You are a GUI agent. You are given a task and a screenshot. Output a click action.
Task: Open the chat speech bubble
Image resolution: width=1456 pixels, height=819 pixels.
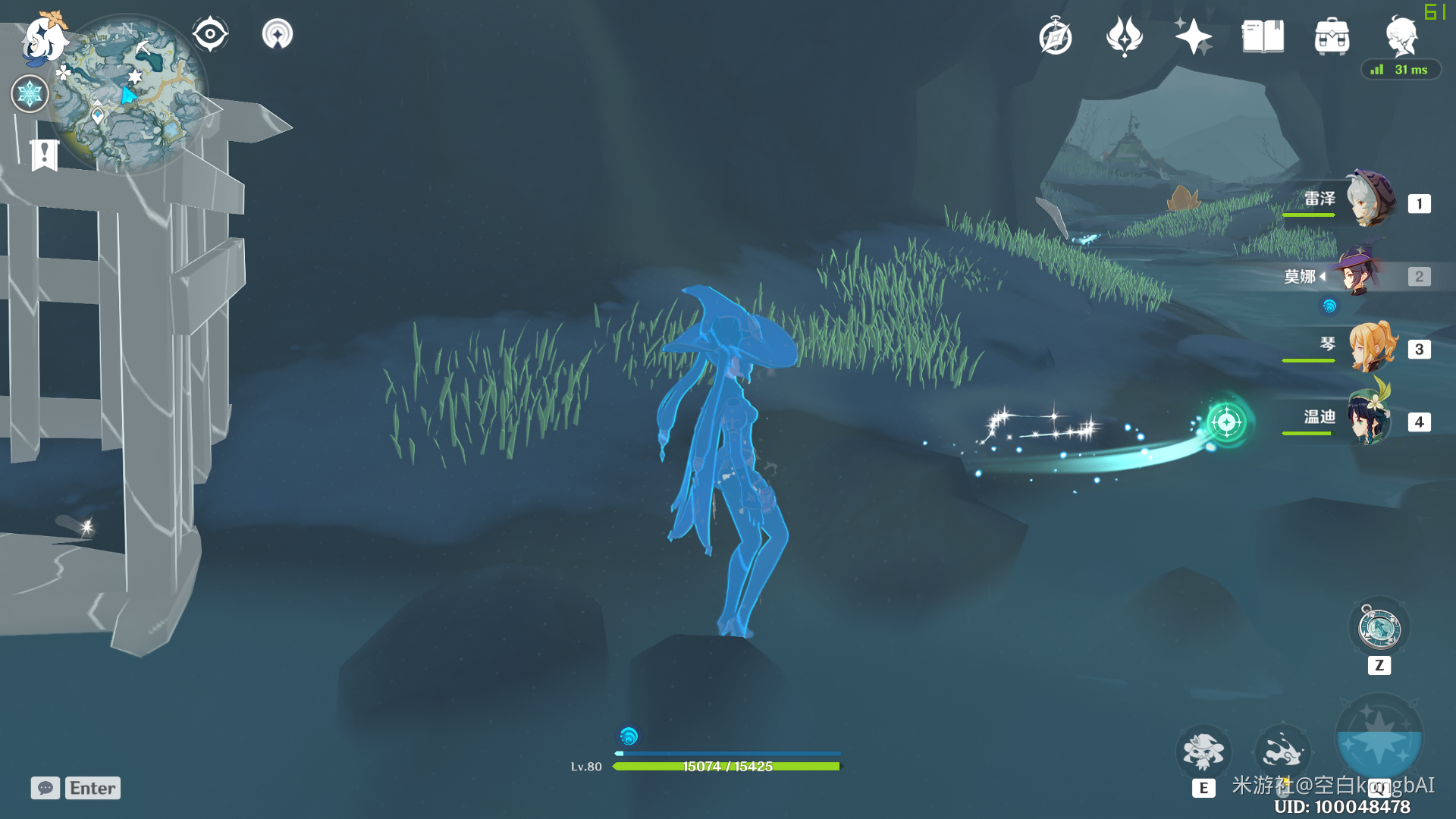point(45,788)
